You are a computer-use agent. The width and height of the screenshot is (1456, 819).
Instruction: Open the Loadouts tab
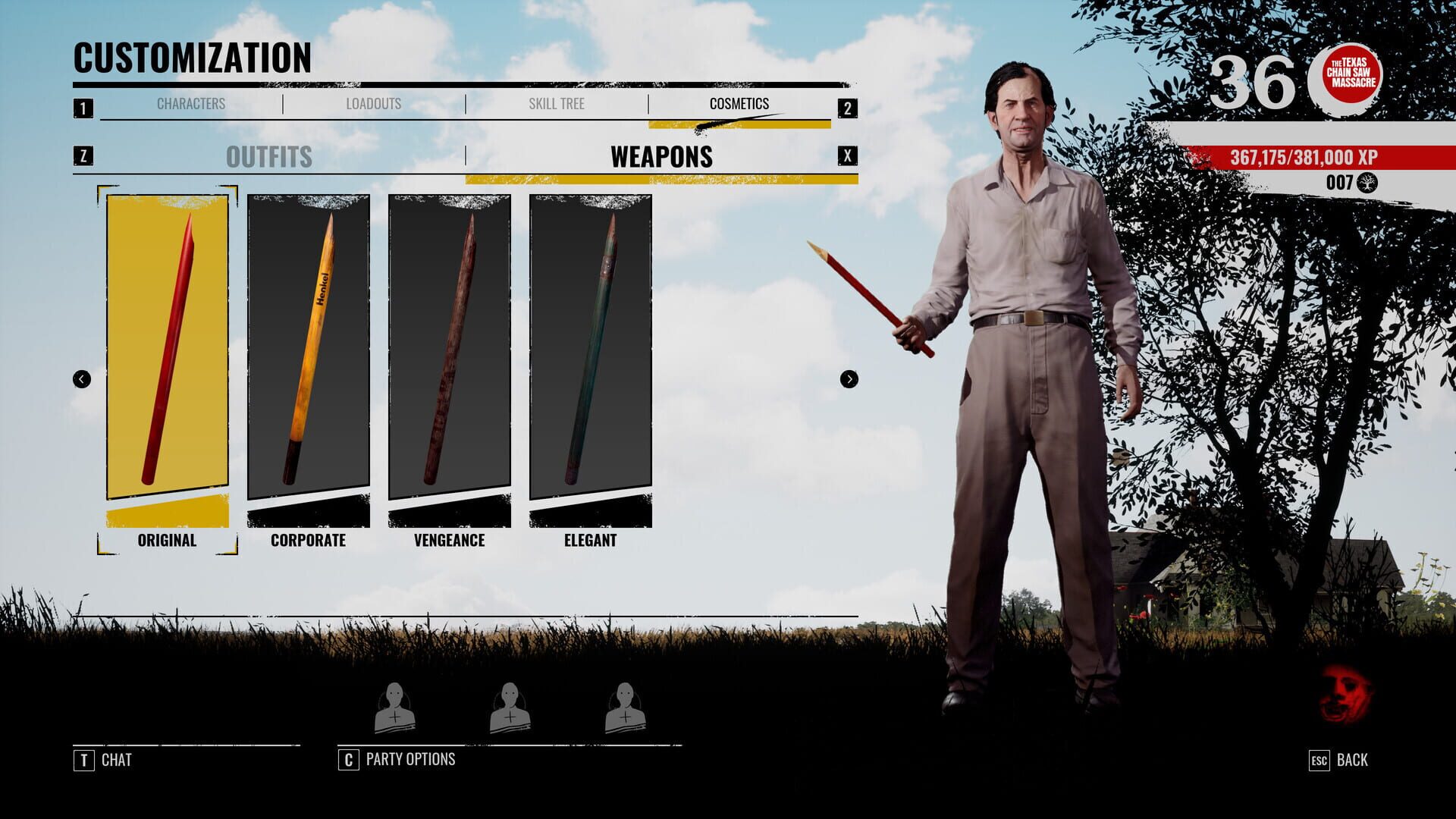[x=374, y=105]
